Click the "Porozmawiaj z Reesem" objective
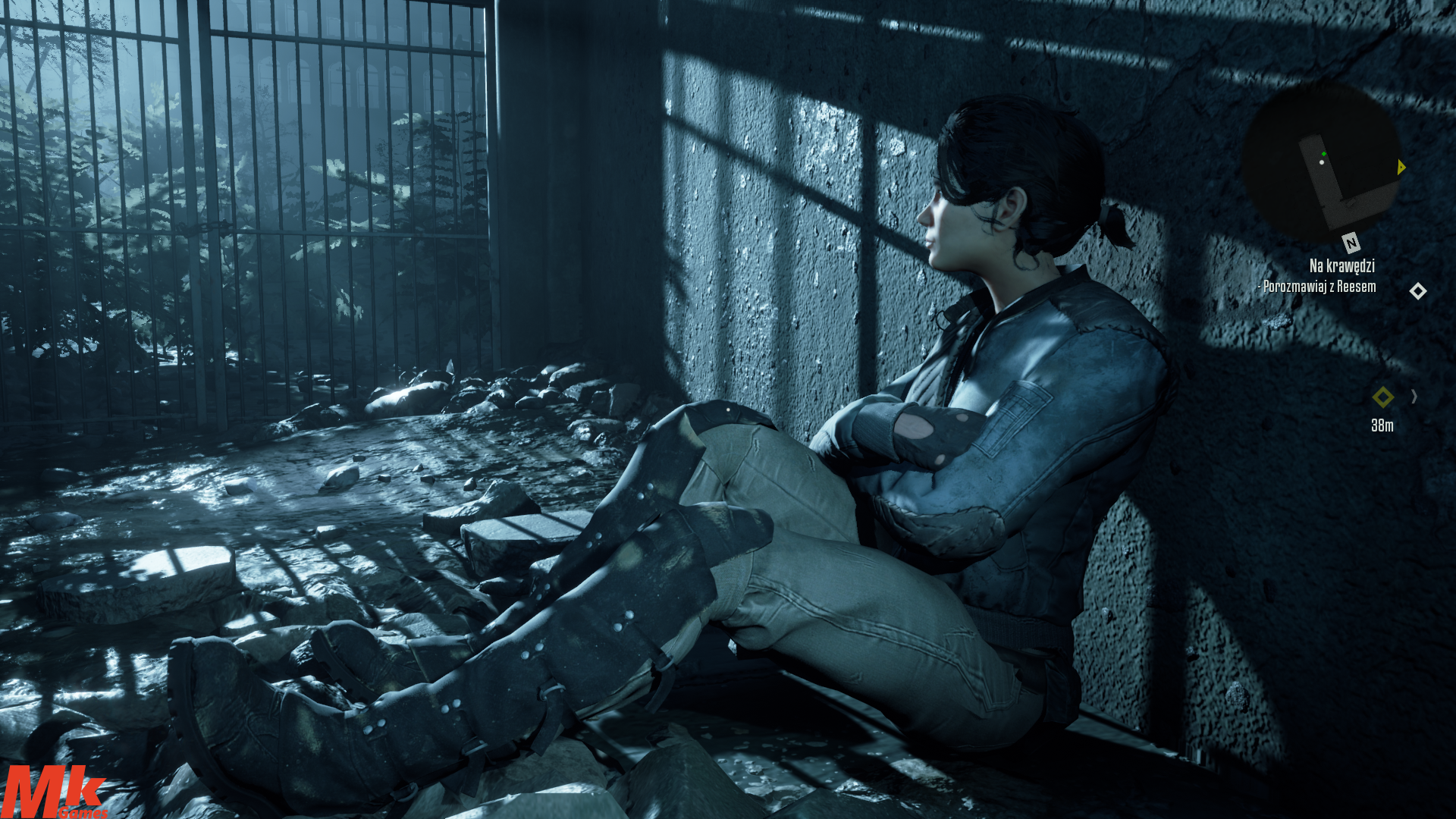Viewport: 1456px width, 819px height. pos(1319,287)
